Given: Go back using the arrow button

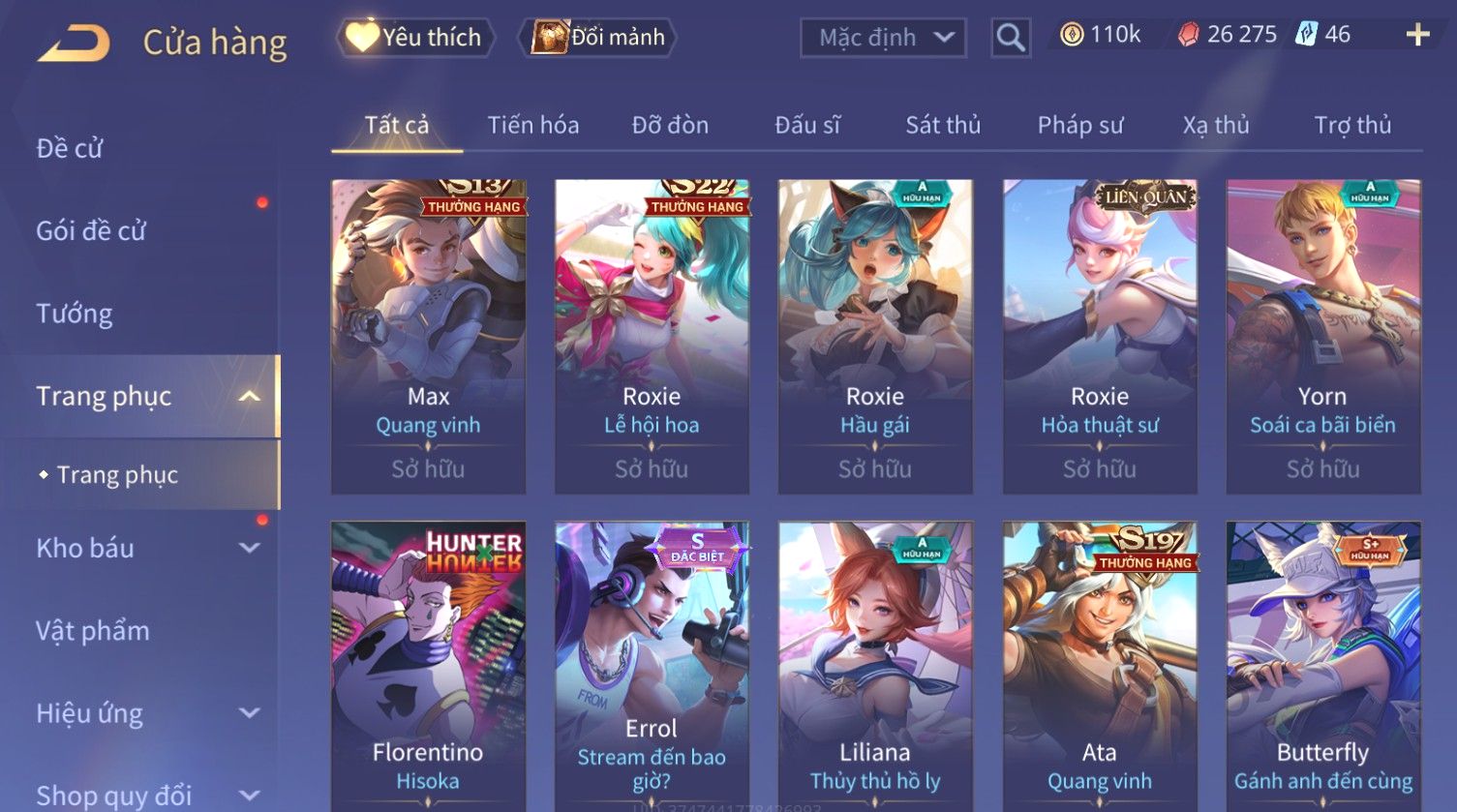Looking at the screenshot, I should click(x=74, y=43).
